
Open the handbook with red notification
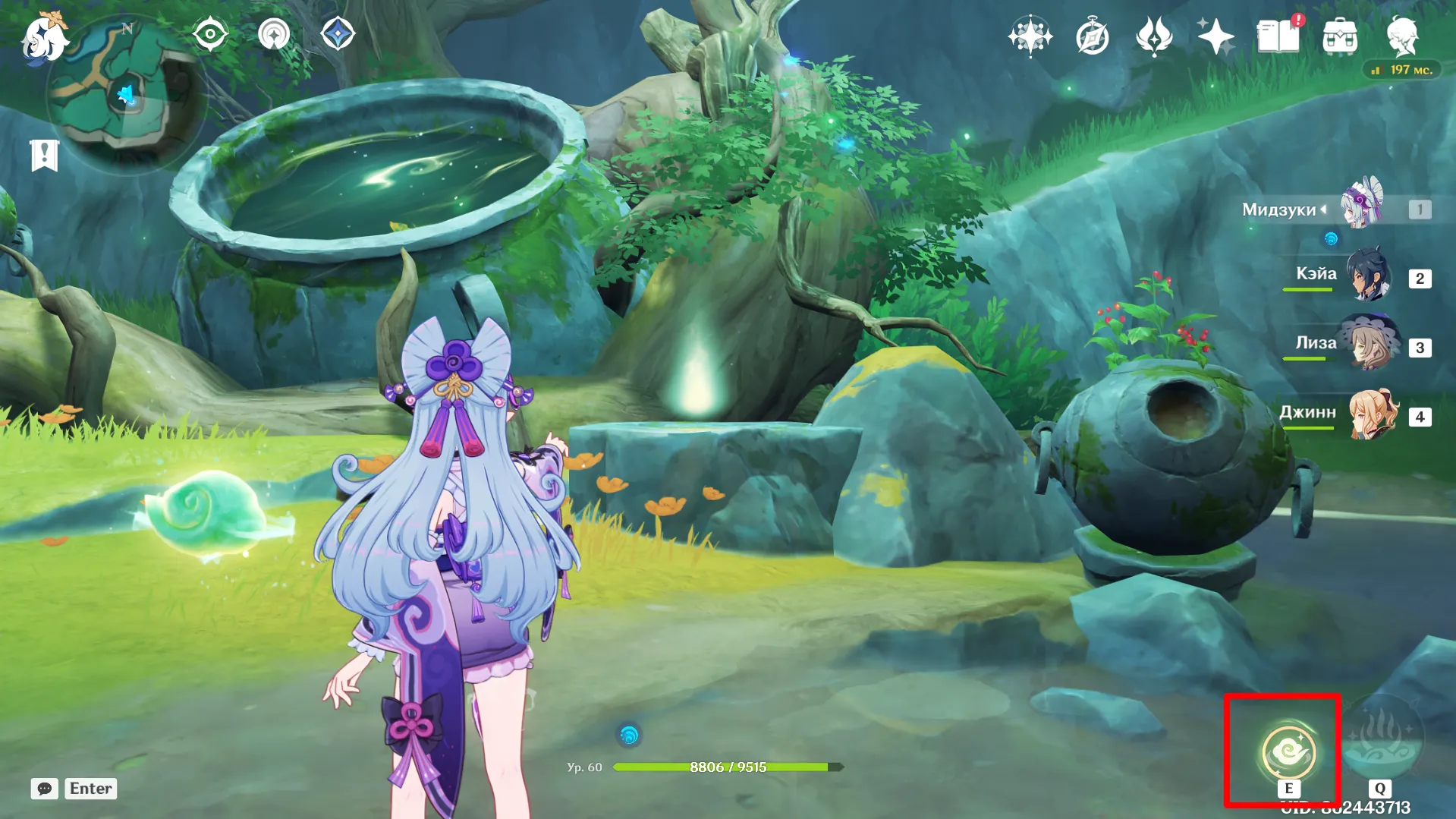point(1278,36)
